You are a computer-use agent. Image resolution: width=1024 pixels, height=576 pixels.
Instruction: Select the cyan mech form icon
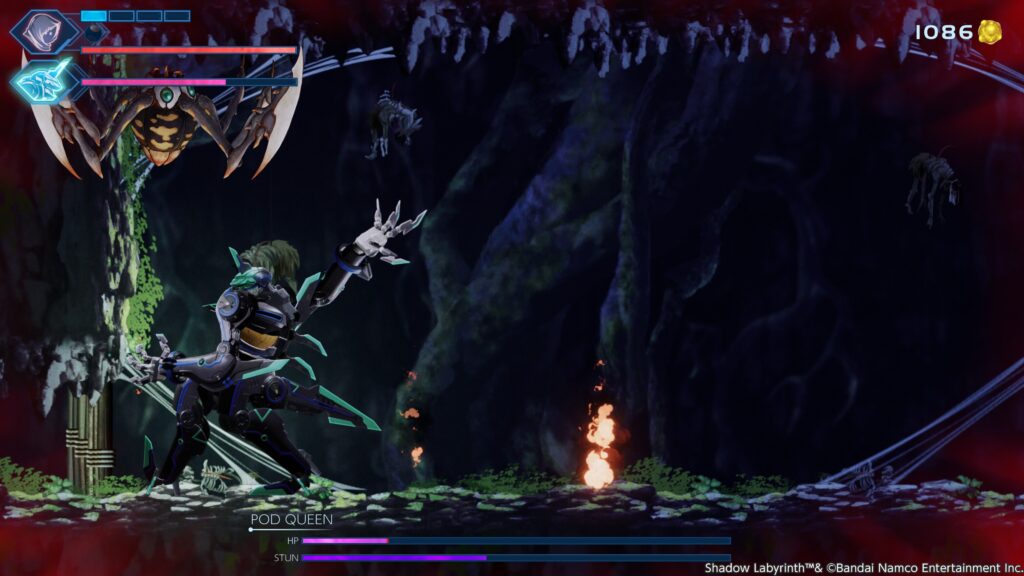[44, 80]
